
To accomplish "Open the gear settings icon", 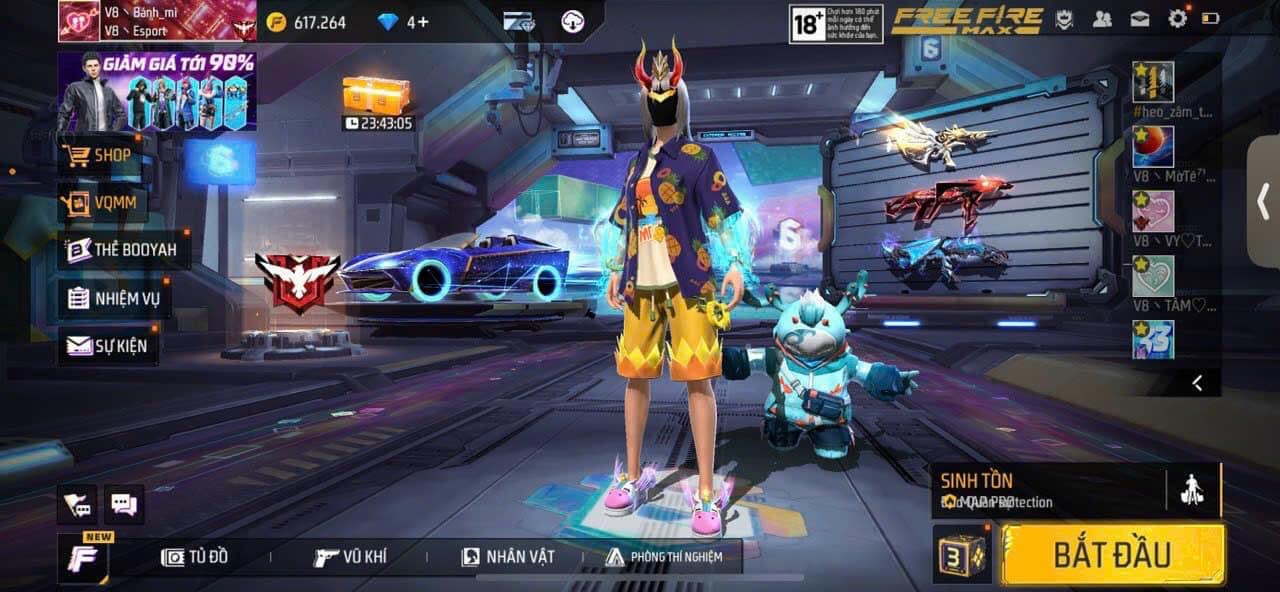I will [x=1178, y=18].
